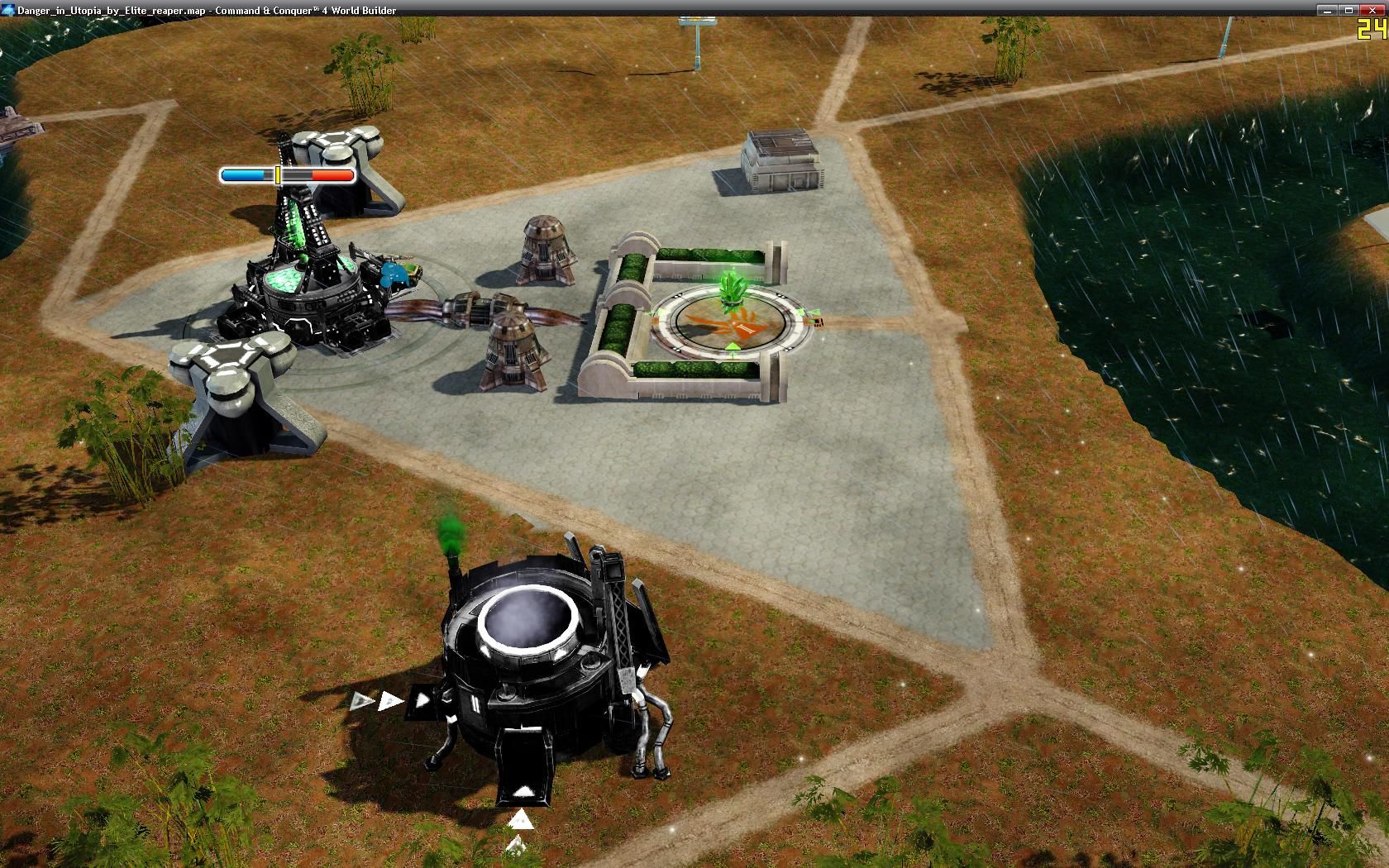Select the blue vehicle beside the refinery

point(395,273)
